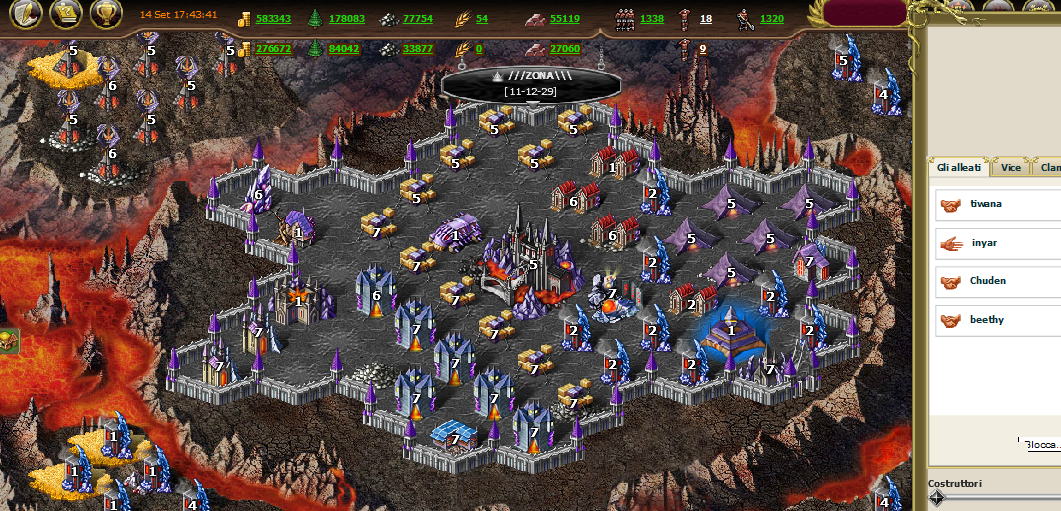
Task: Select ally tiwana in the list
Action: tap(985, 204)
